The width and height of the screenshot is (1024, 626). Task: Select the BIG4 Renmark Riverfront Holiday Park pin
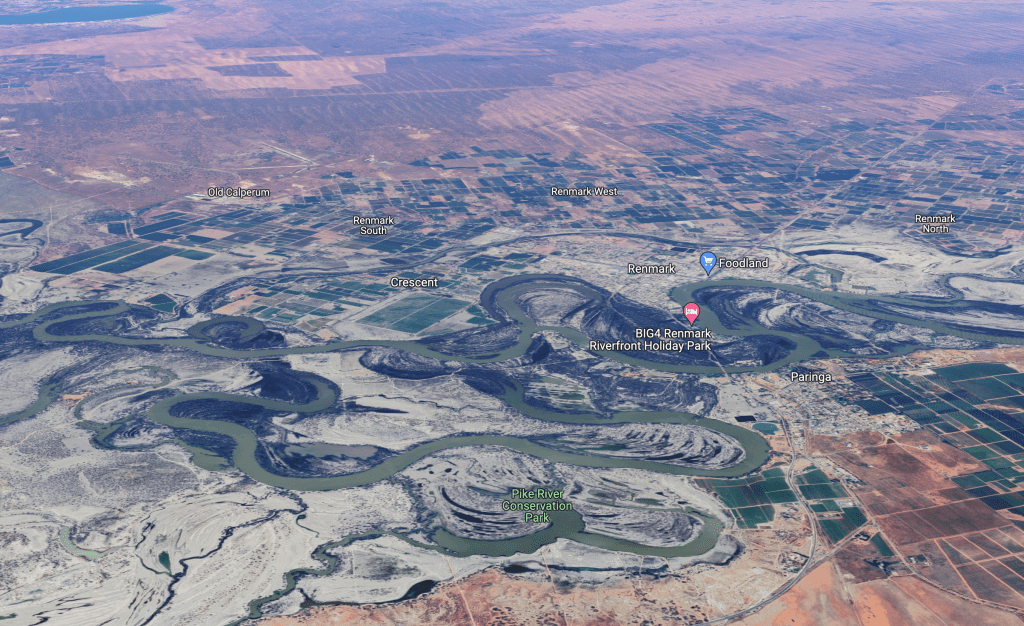[691, 312]
